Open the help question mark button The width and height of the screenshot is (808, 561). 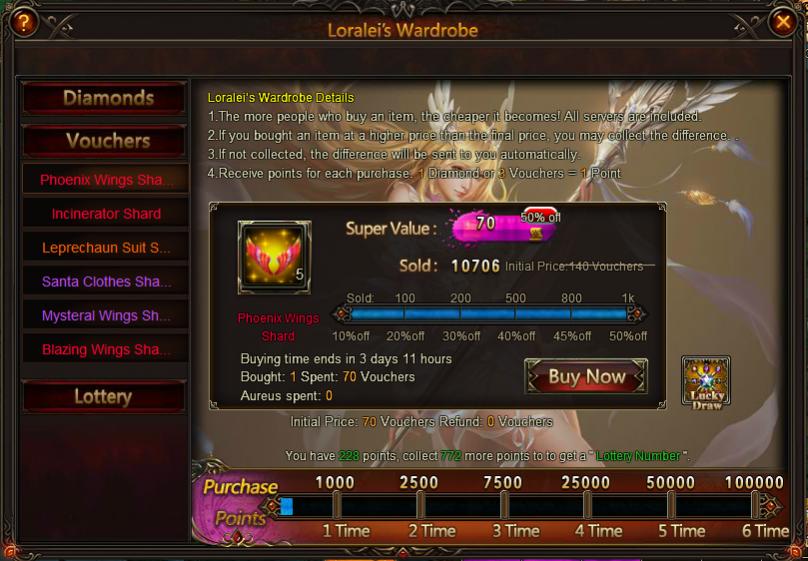click(x=22, y=22)
